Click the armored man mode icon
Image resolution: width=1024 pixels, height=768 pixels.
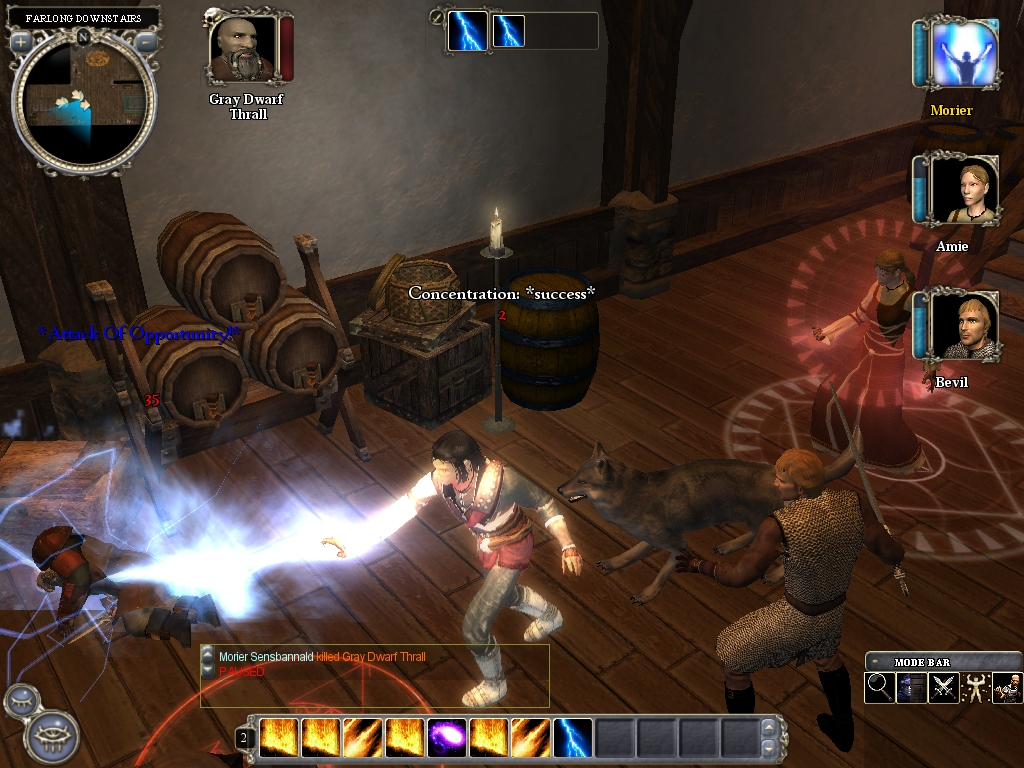(1007, 688)
